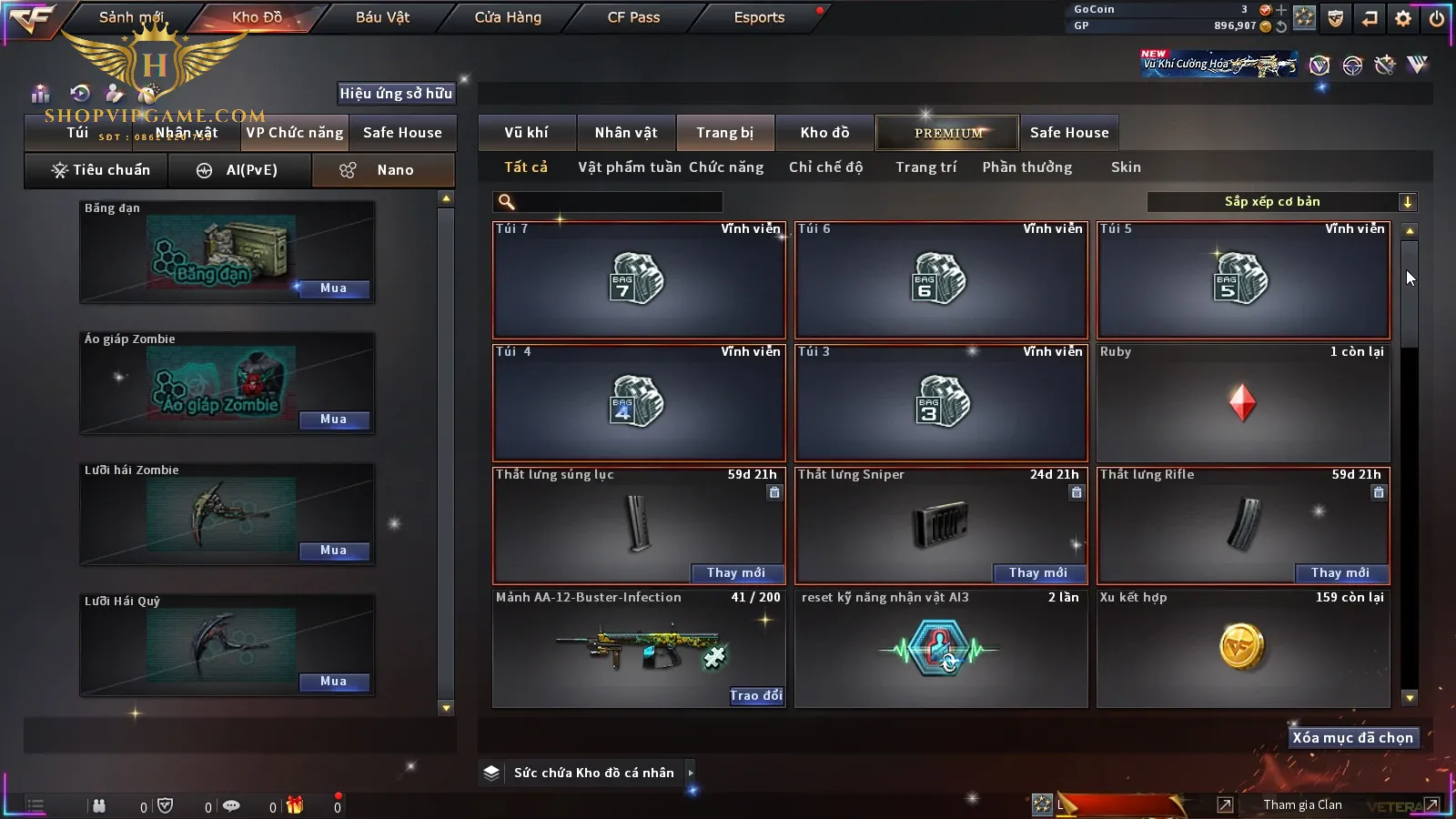This screenshot has height=819, width=1456.
Task: Buy the Băng đạn nano item
Action: [333, 288]
